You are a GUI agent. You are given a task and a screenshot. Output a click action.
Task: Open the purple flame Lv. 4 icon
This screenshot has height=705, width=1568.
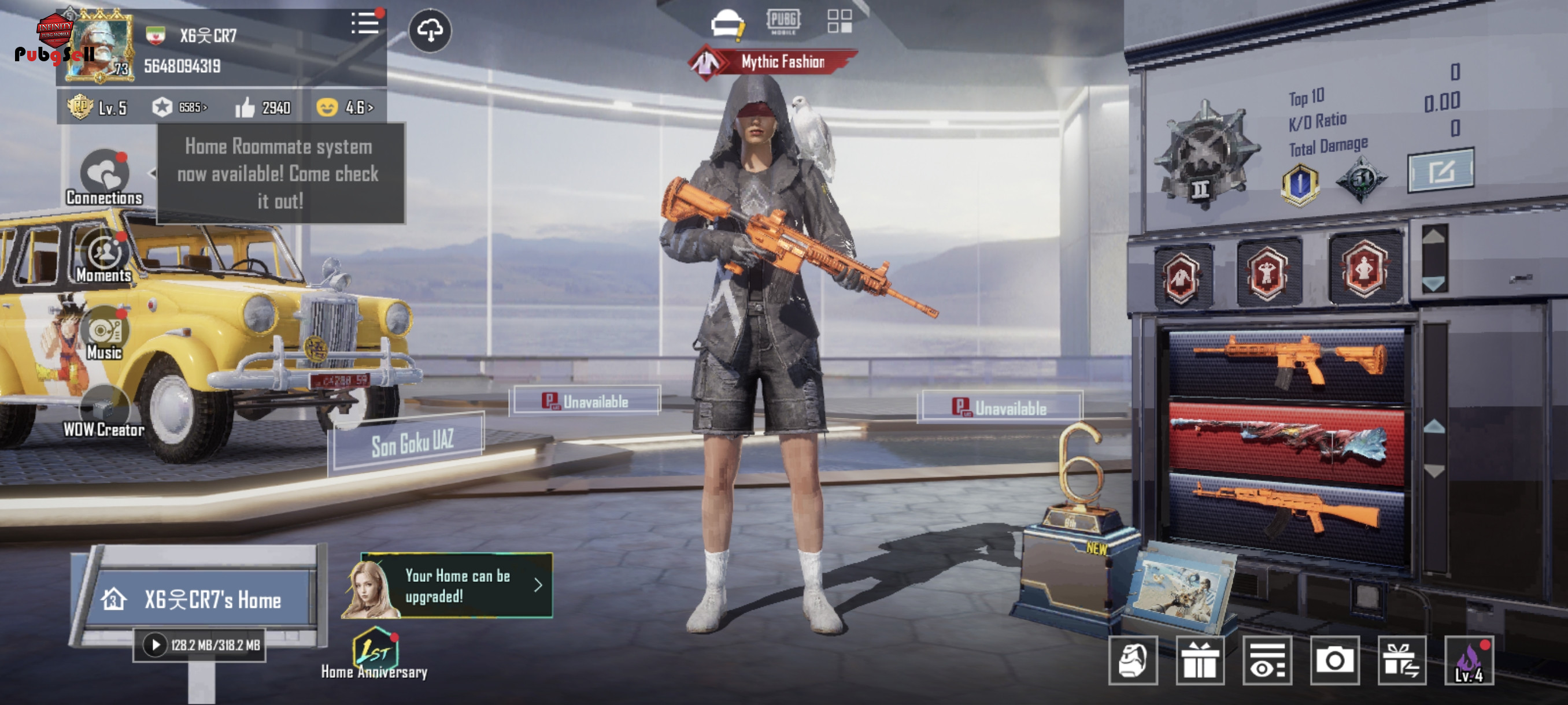tap(1469, 661)
